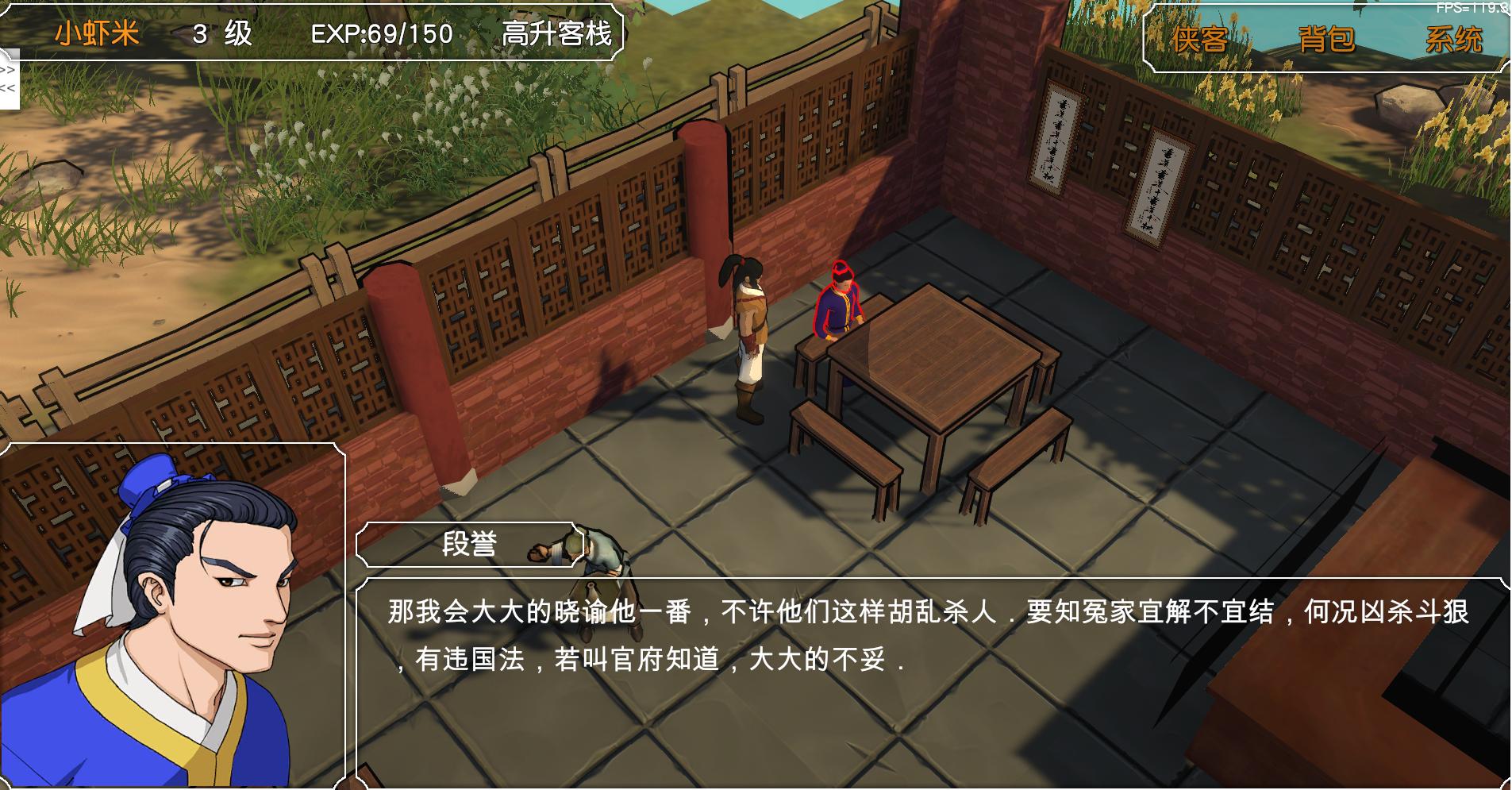Click the 高升客栈 location label

(x=557, y=33)
